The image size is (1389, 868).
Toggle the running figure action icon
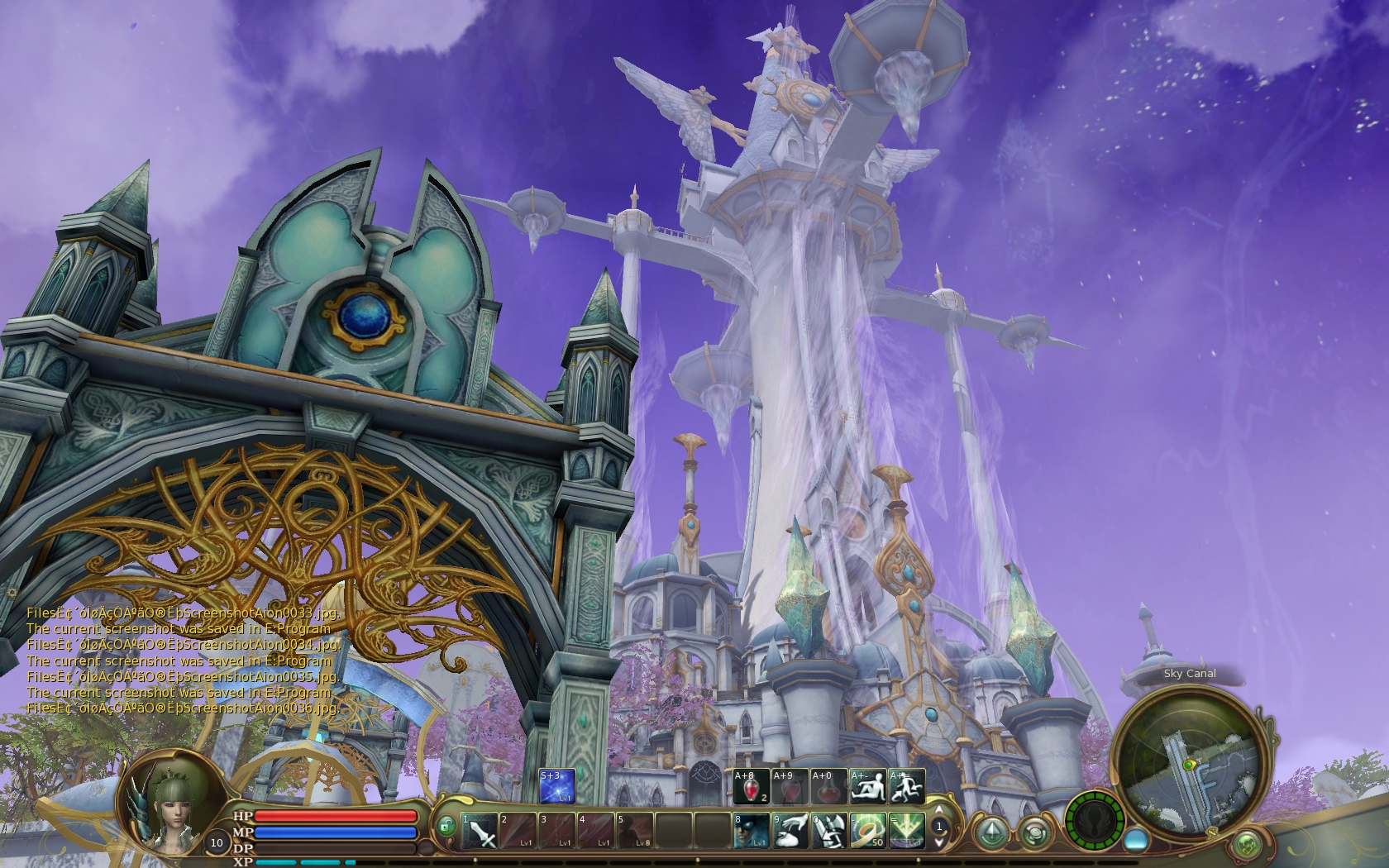[x=906, y=786]
